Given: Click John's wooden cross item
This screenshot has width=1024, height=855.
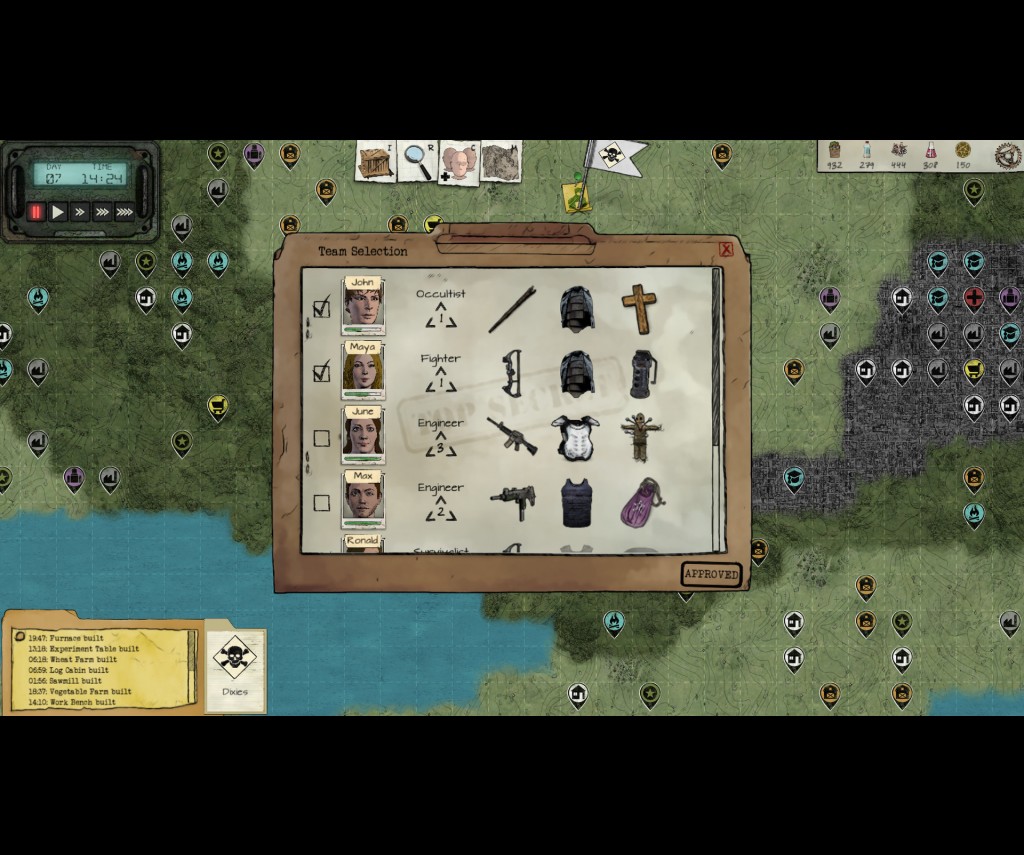Looking at the screenshot, I should [x=638, y=308].
